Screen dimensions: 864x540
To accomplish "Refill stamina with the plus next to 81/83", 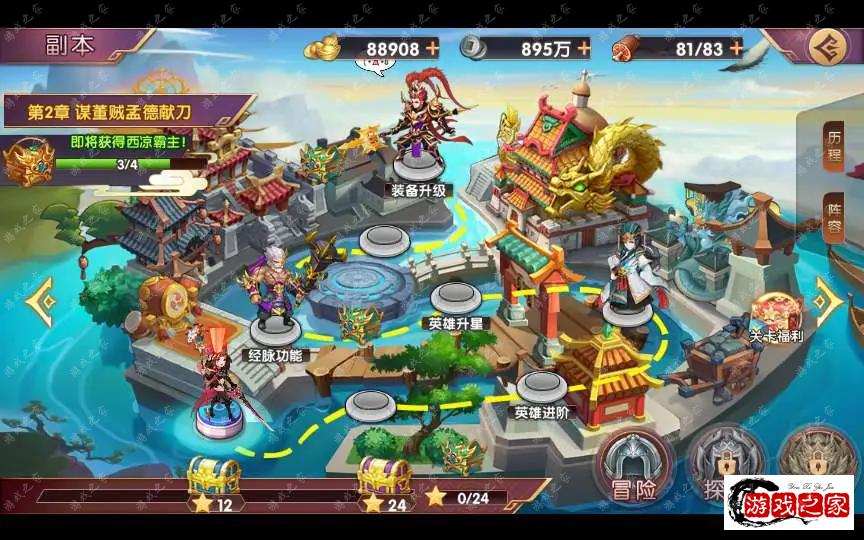I will 736,48.
